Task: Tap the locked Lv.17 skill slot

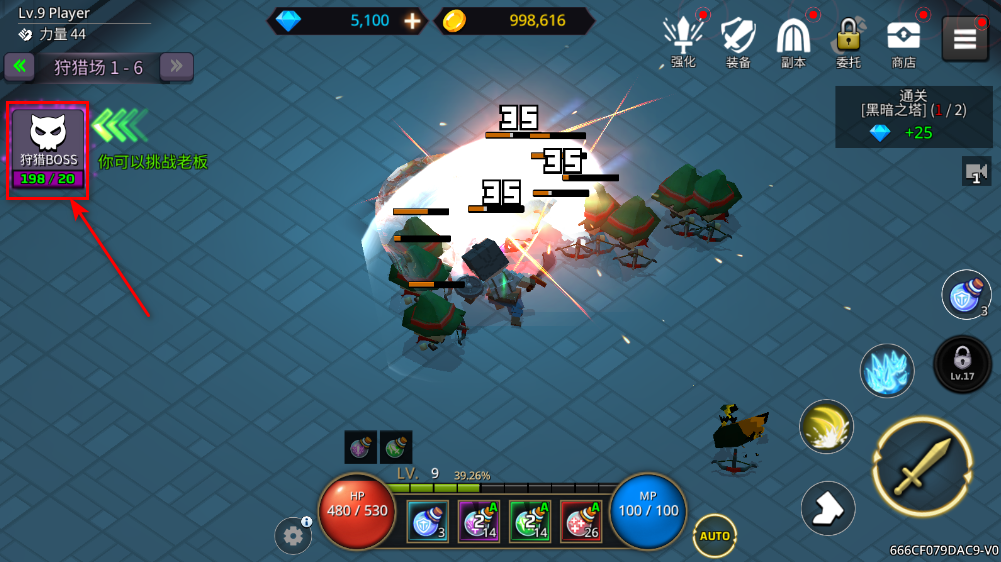Action: tap(962, 363)
